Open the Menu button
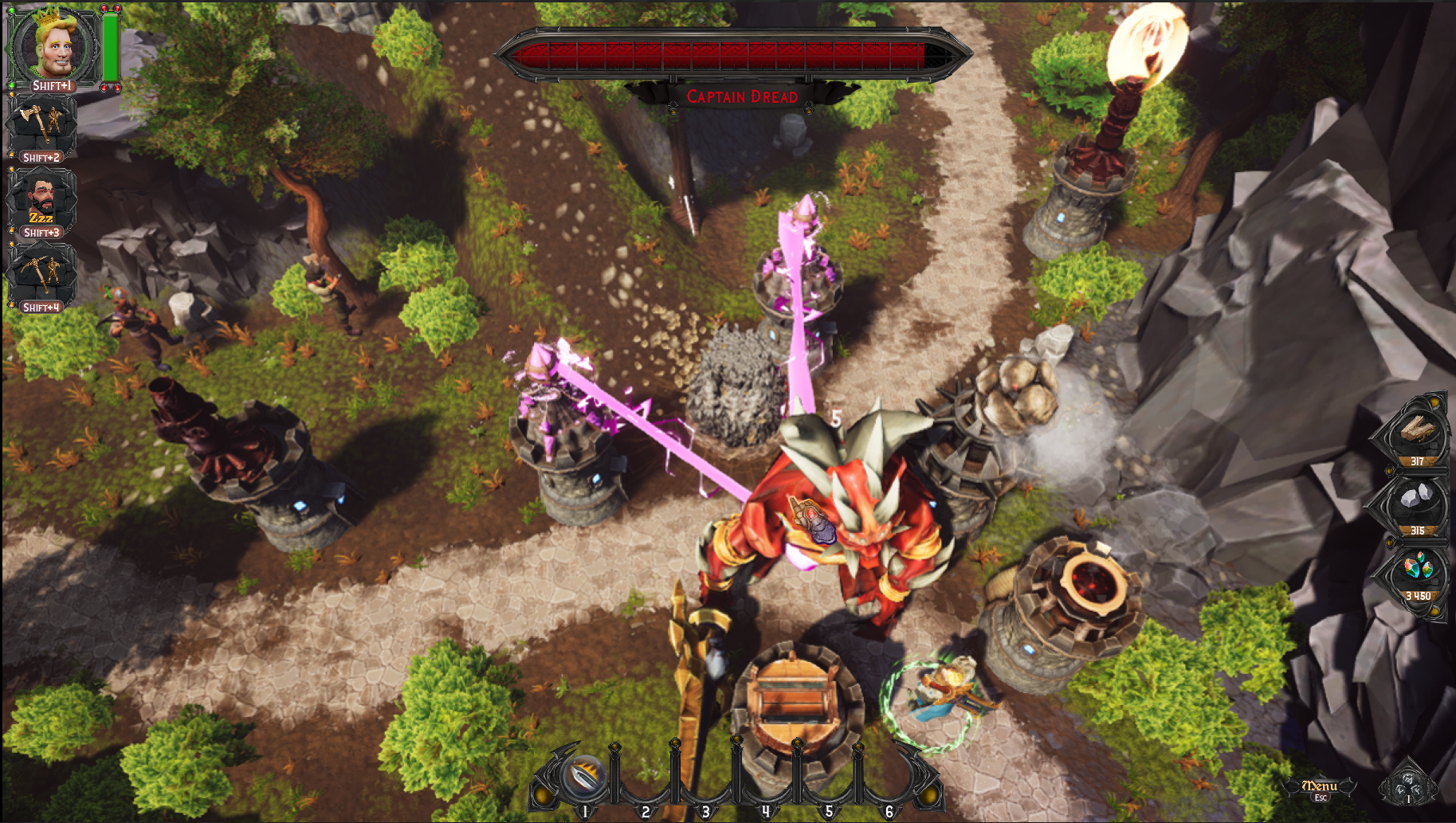Screen dimensions: 1456x823 (x=1320, y=786)
